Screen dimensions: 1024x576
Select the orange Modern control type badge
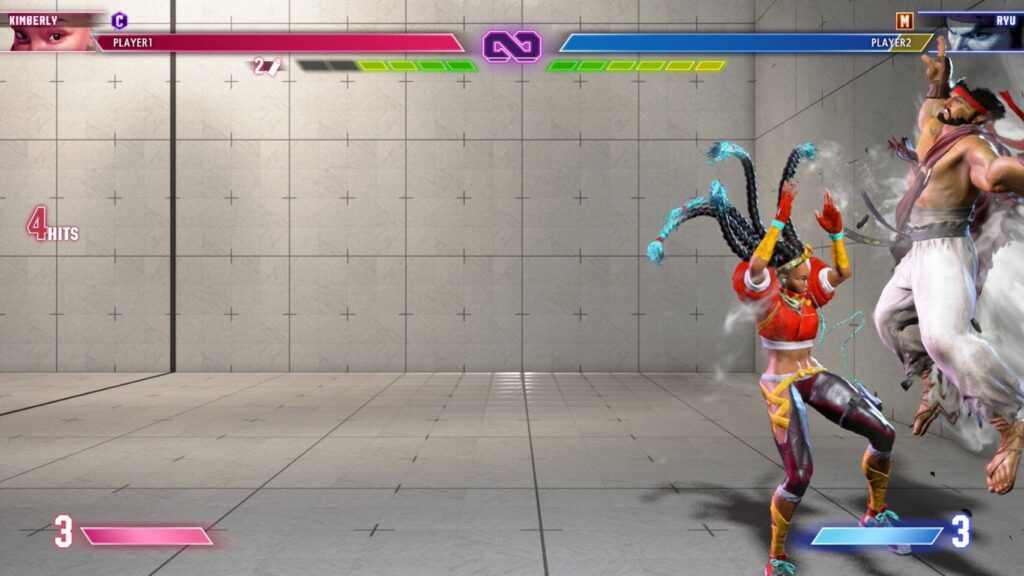(904, 20)
